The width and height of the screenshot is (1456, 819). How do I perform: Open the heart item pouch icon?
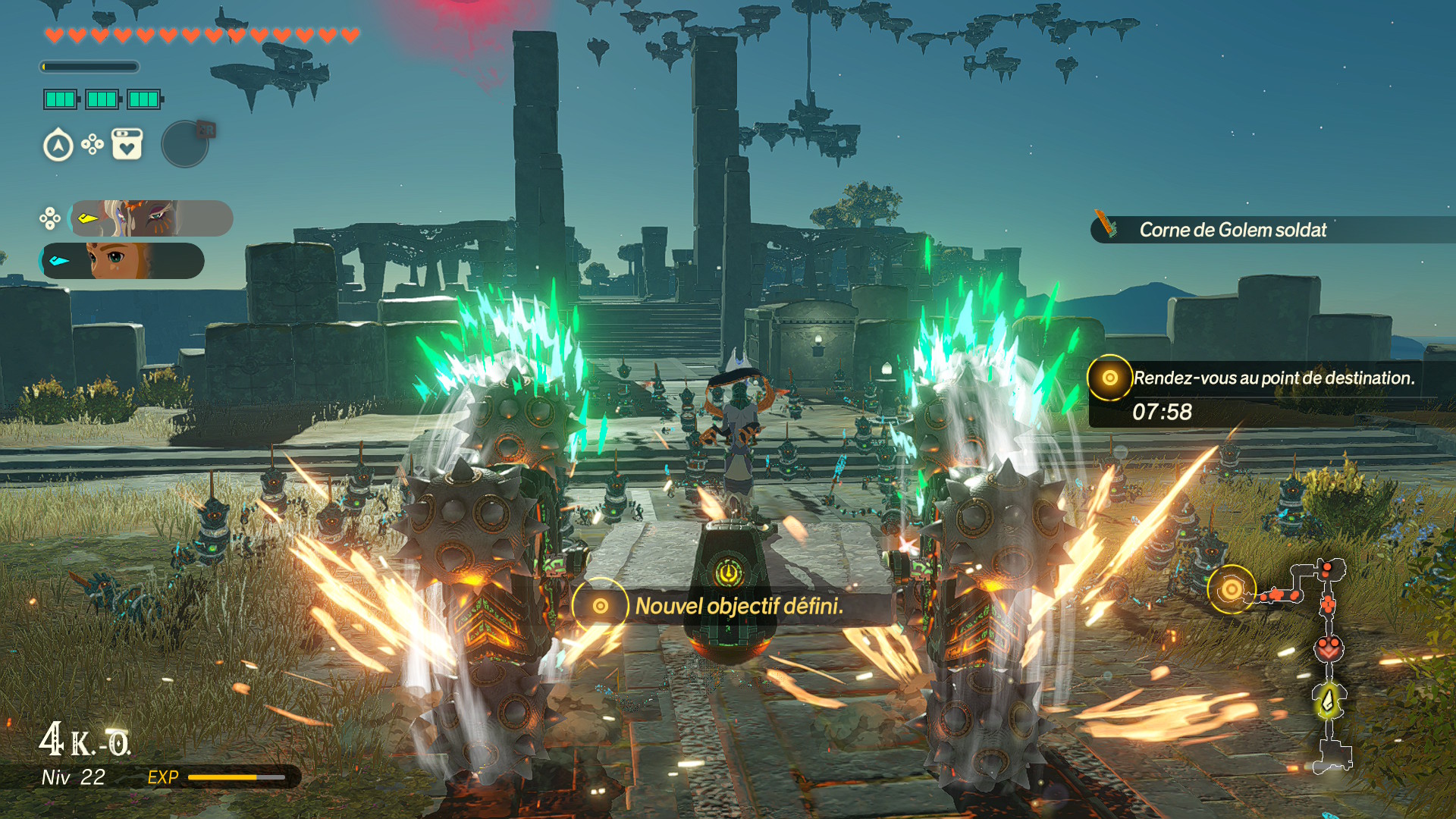tap(127, 144)
